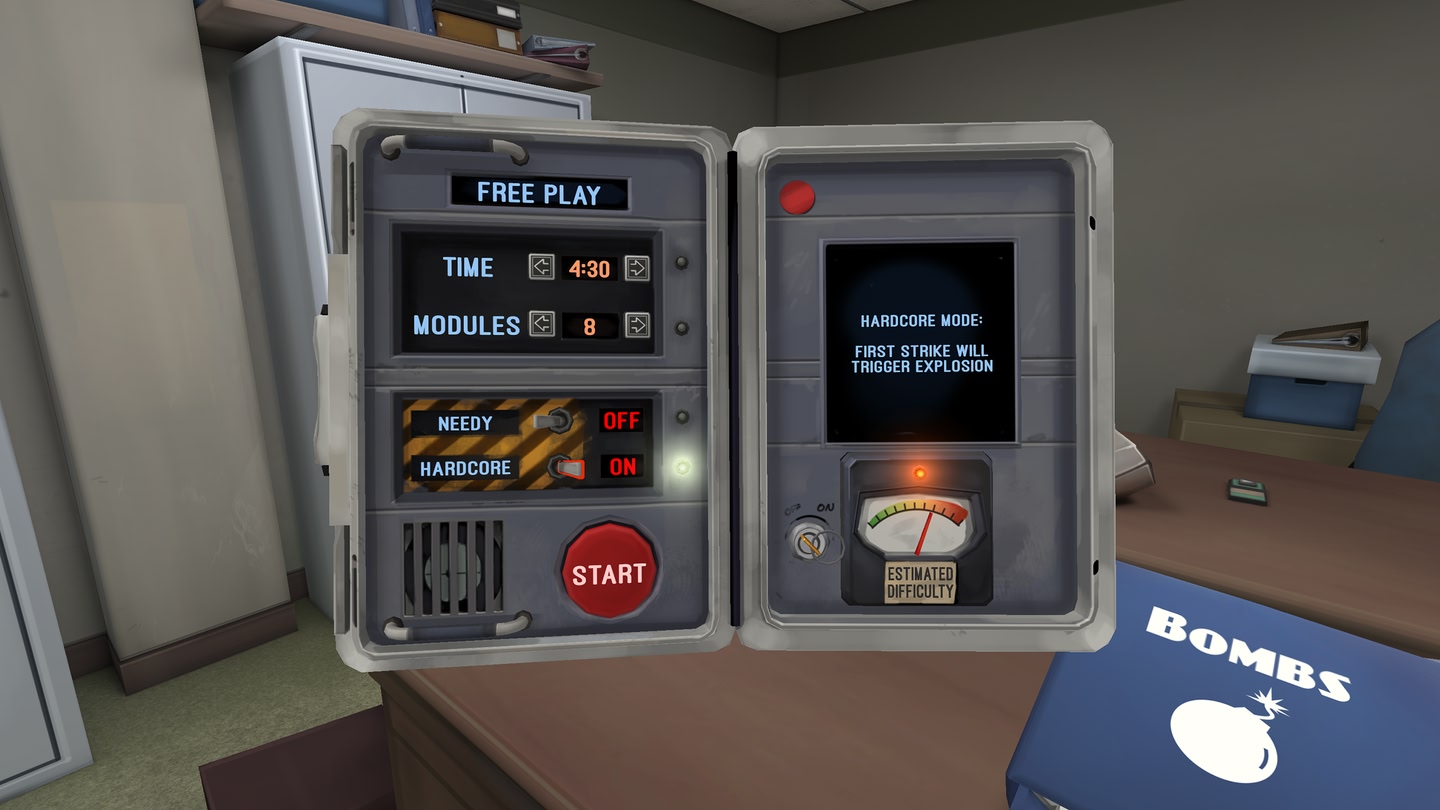Open the MODULES value selector

tap(590, 325)
